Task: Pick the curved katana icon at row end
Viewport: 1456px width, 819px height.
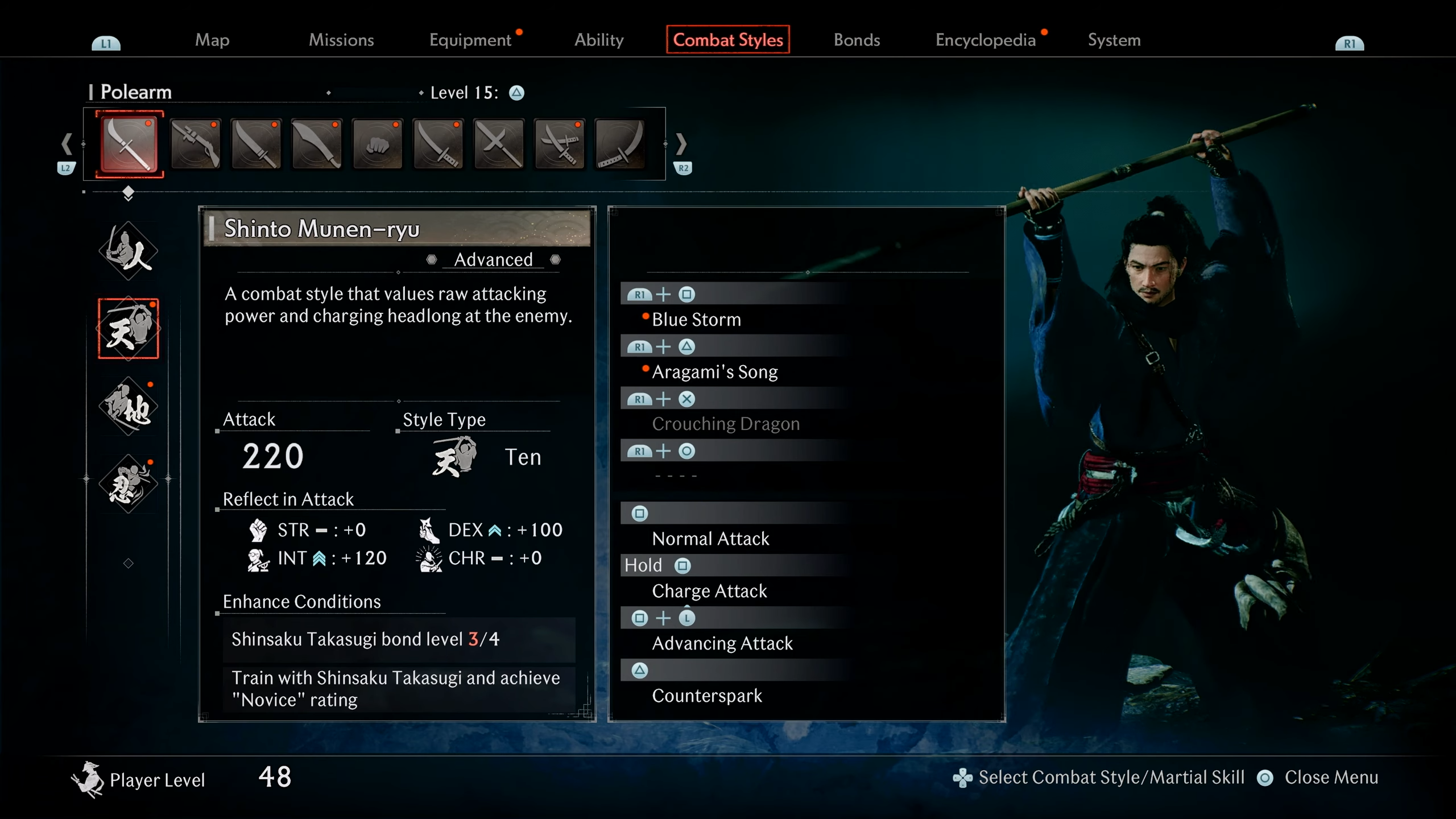Action: click(x=620, y=144)
